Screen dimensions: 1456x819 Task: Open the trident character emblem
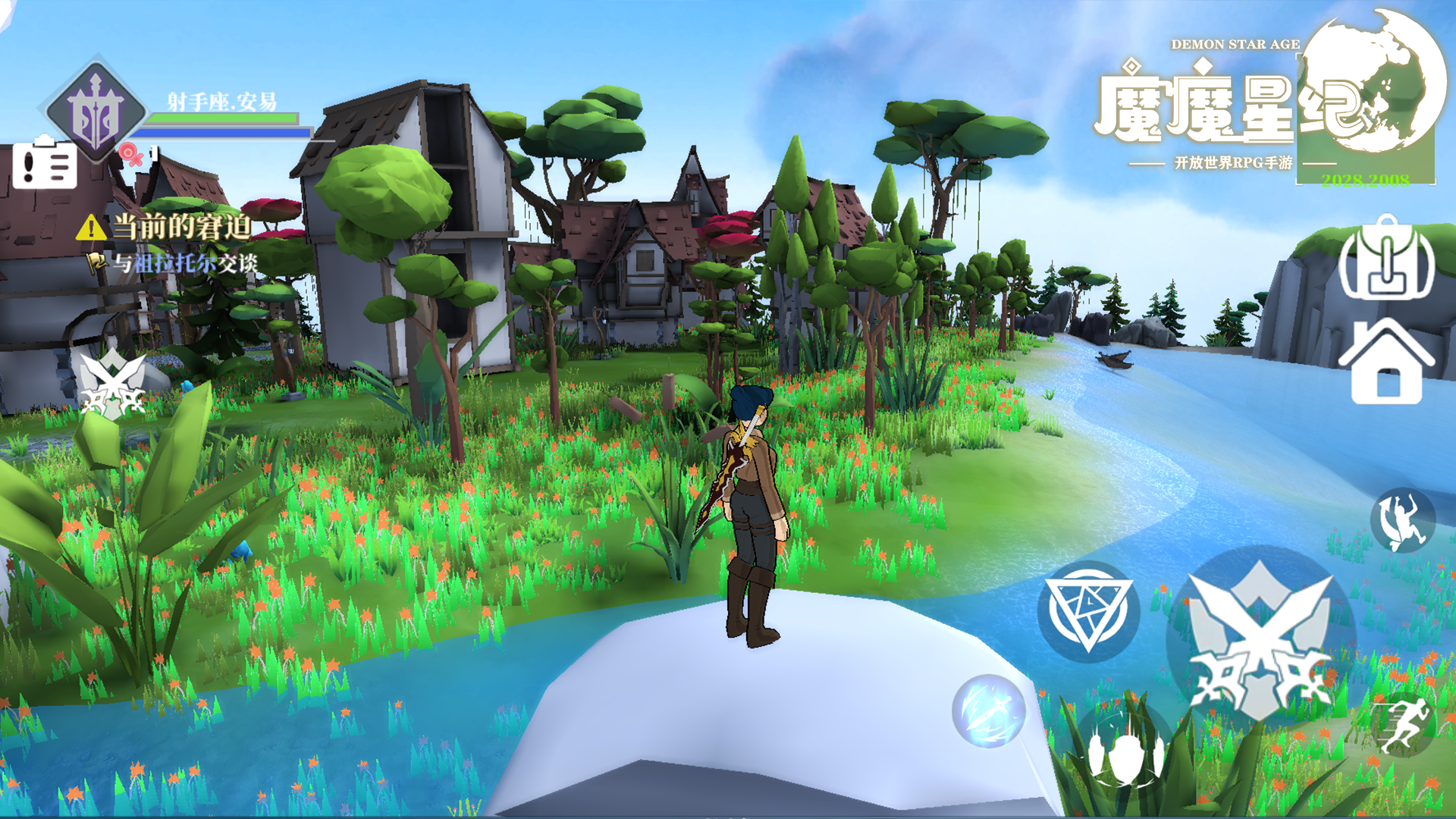[96, 111]
